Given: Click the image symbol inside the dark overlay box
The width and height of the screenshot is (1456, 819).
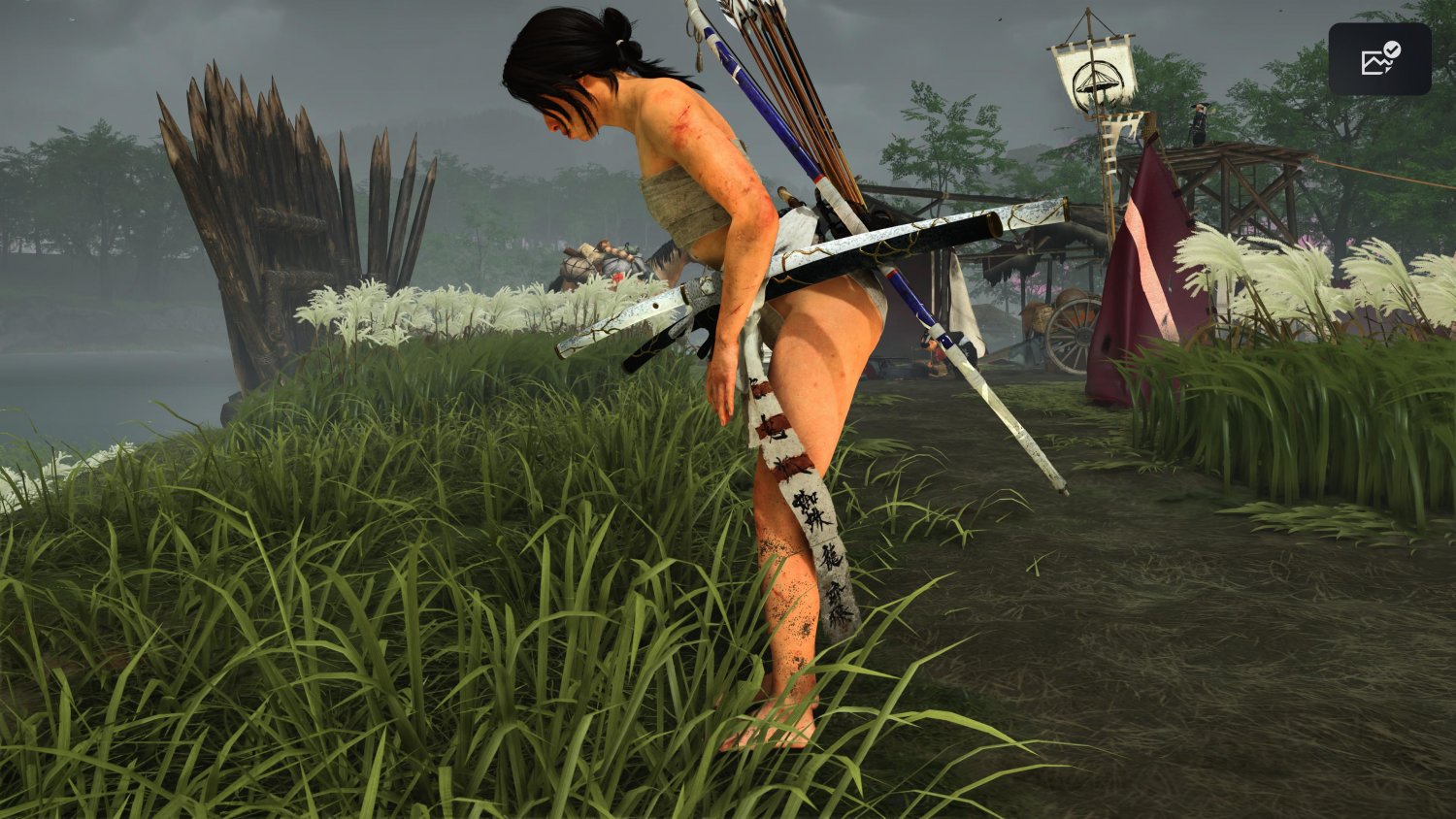Looking at the screenshot, I should pyautogui.click(x=1373, y=63).
